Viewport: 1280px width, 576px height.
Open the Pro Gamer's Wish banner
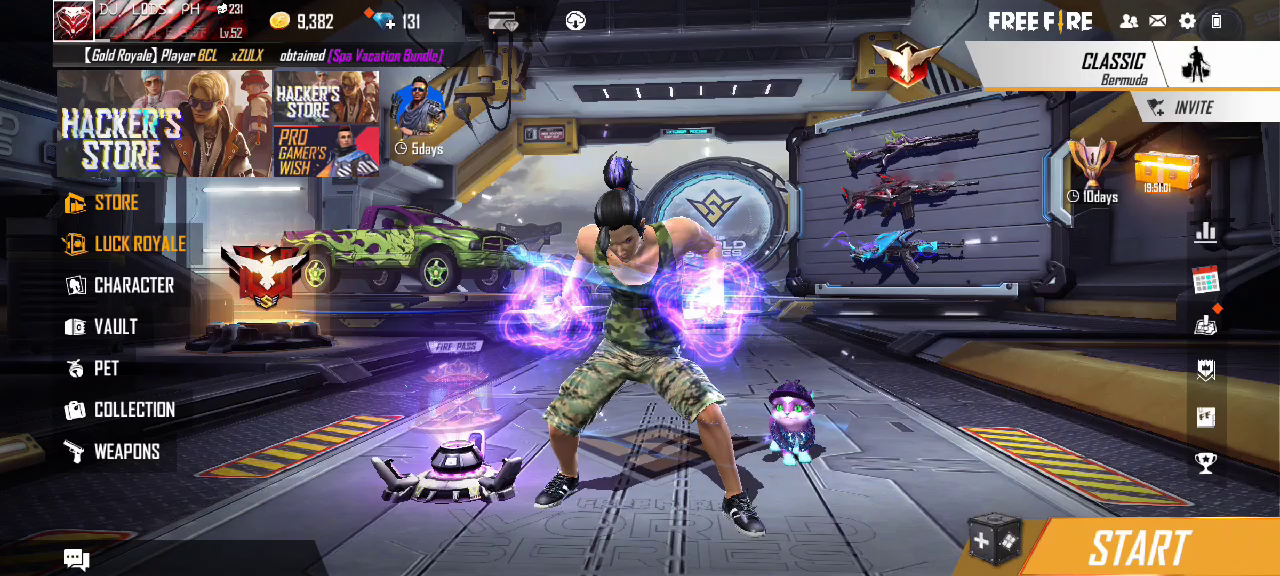[326, 152]
